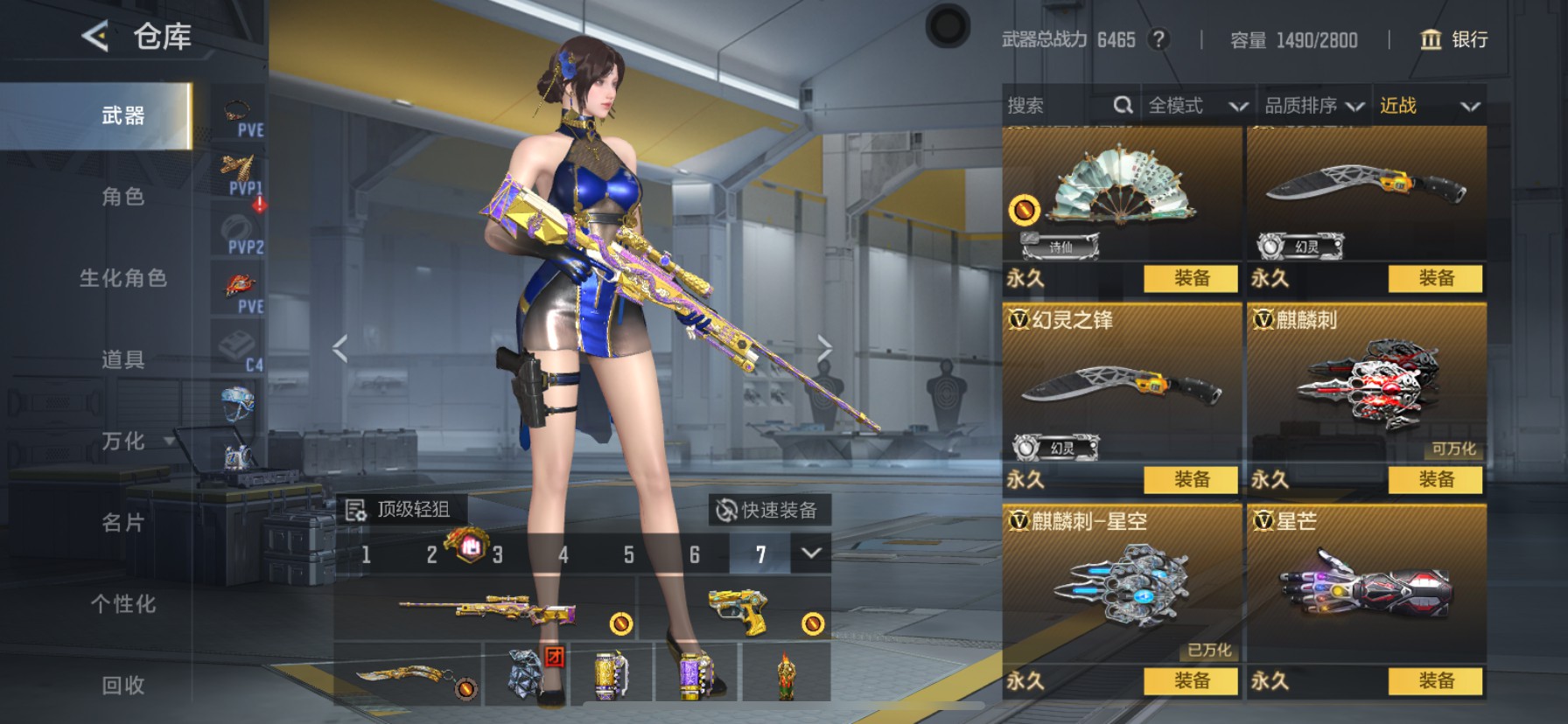The height and width of the screenshot is (724, 1568).
Task: Open the 品质排序 sort dropdown
Action: point(1313,106)
